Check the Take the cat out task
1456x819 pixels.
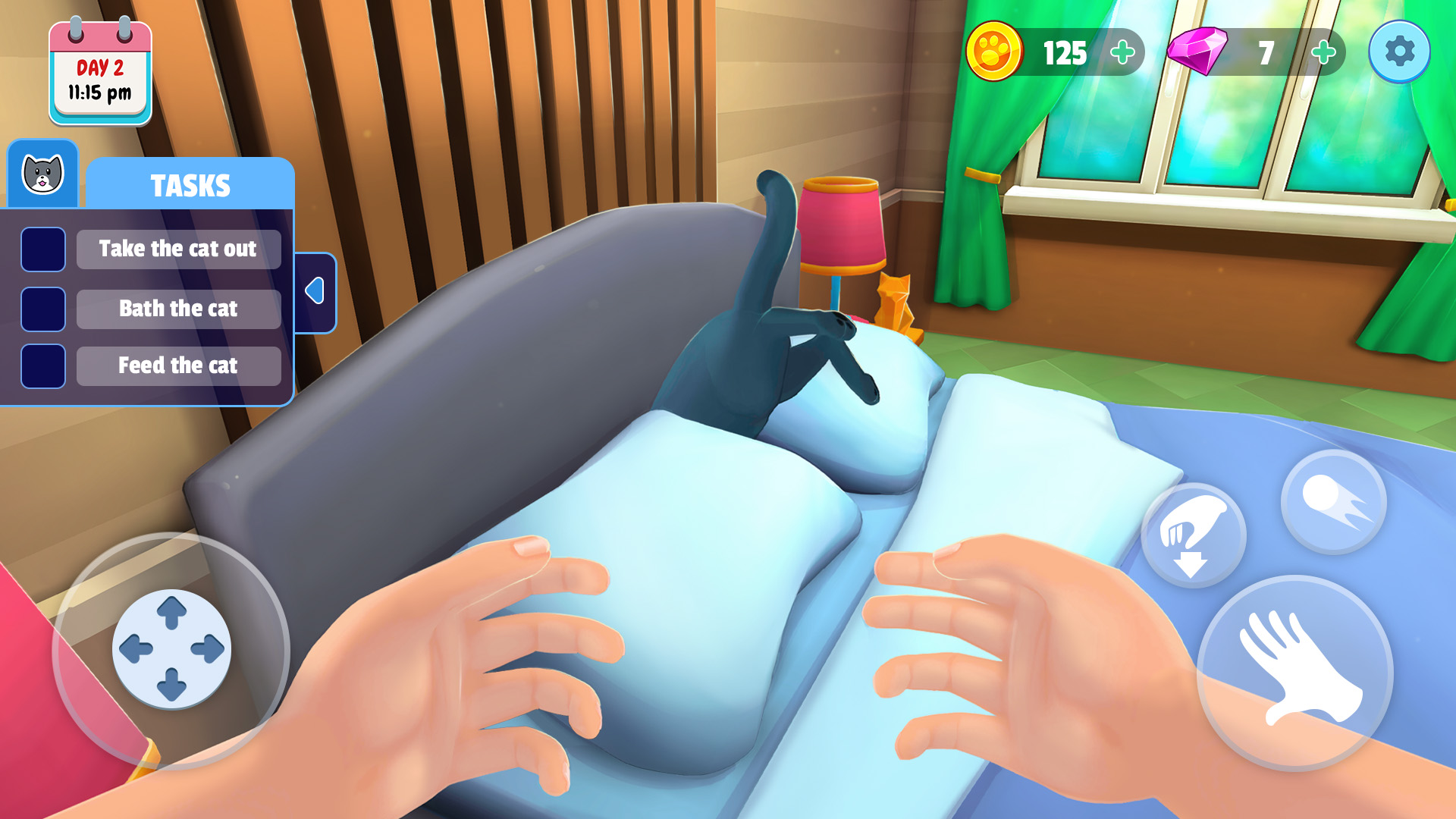coord(43,249)
